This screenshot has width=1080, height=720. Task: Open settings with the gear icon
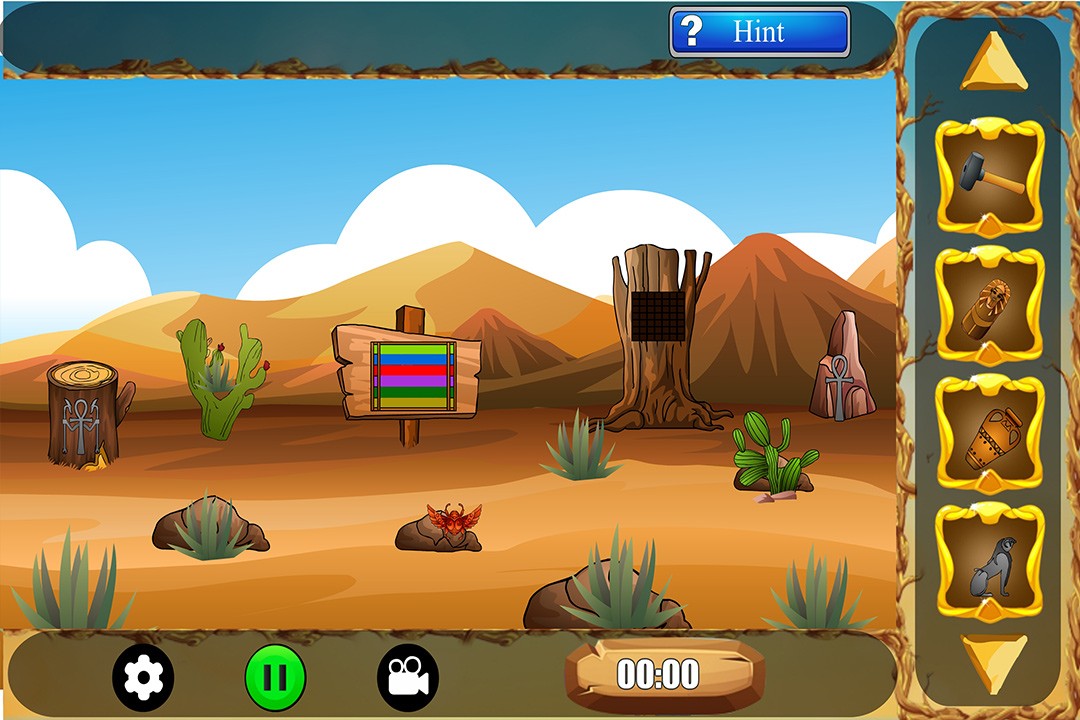pyautogui.click(x=143, y=677)
